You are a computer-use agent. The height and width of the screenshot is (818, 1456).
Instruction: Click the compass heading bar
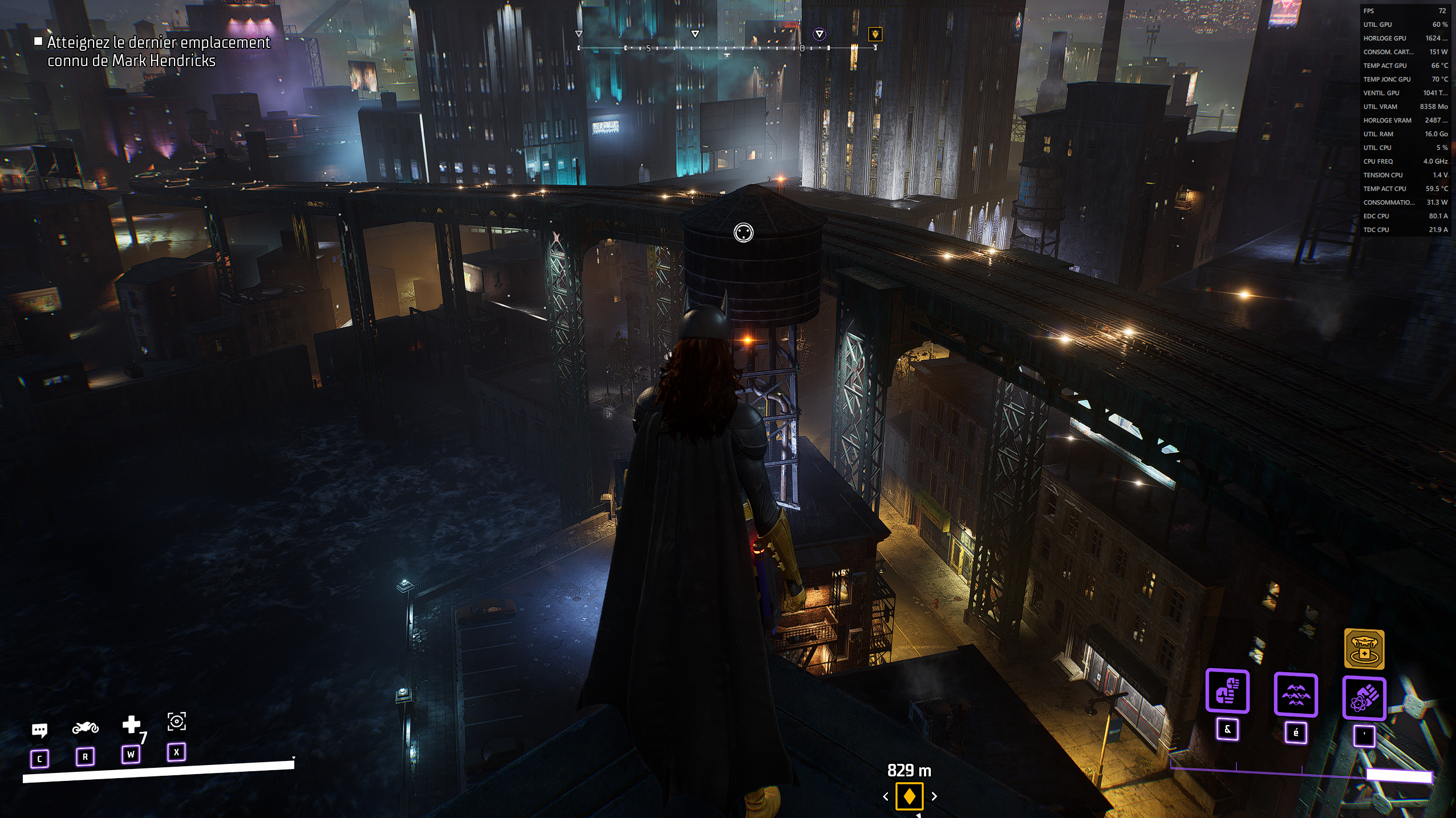pos(727,48)
